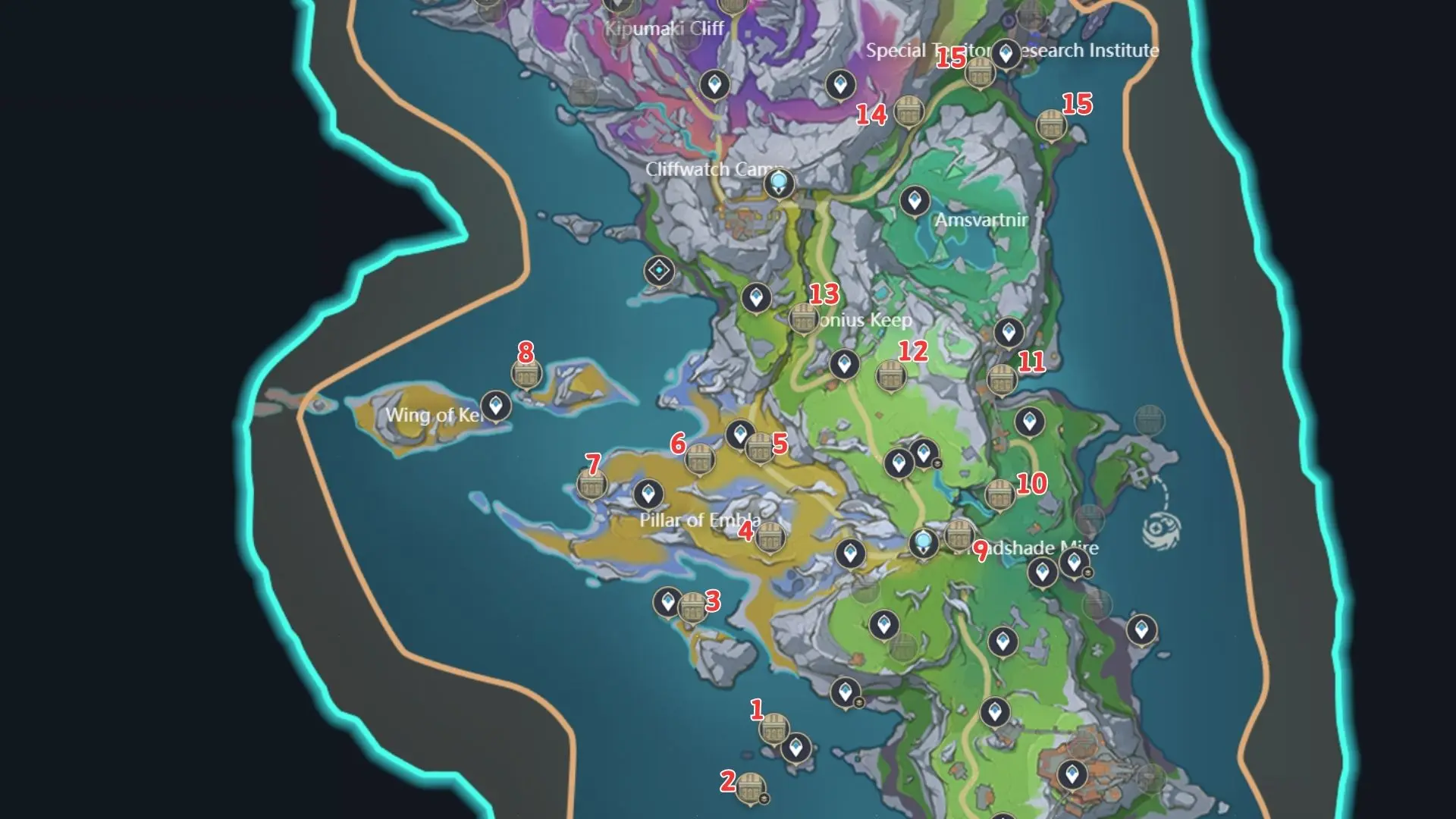Screen dimensions: 1456x819
Task: Open chest marker 15 near Special Research Institute
Action: pos(979,74)
